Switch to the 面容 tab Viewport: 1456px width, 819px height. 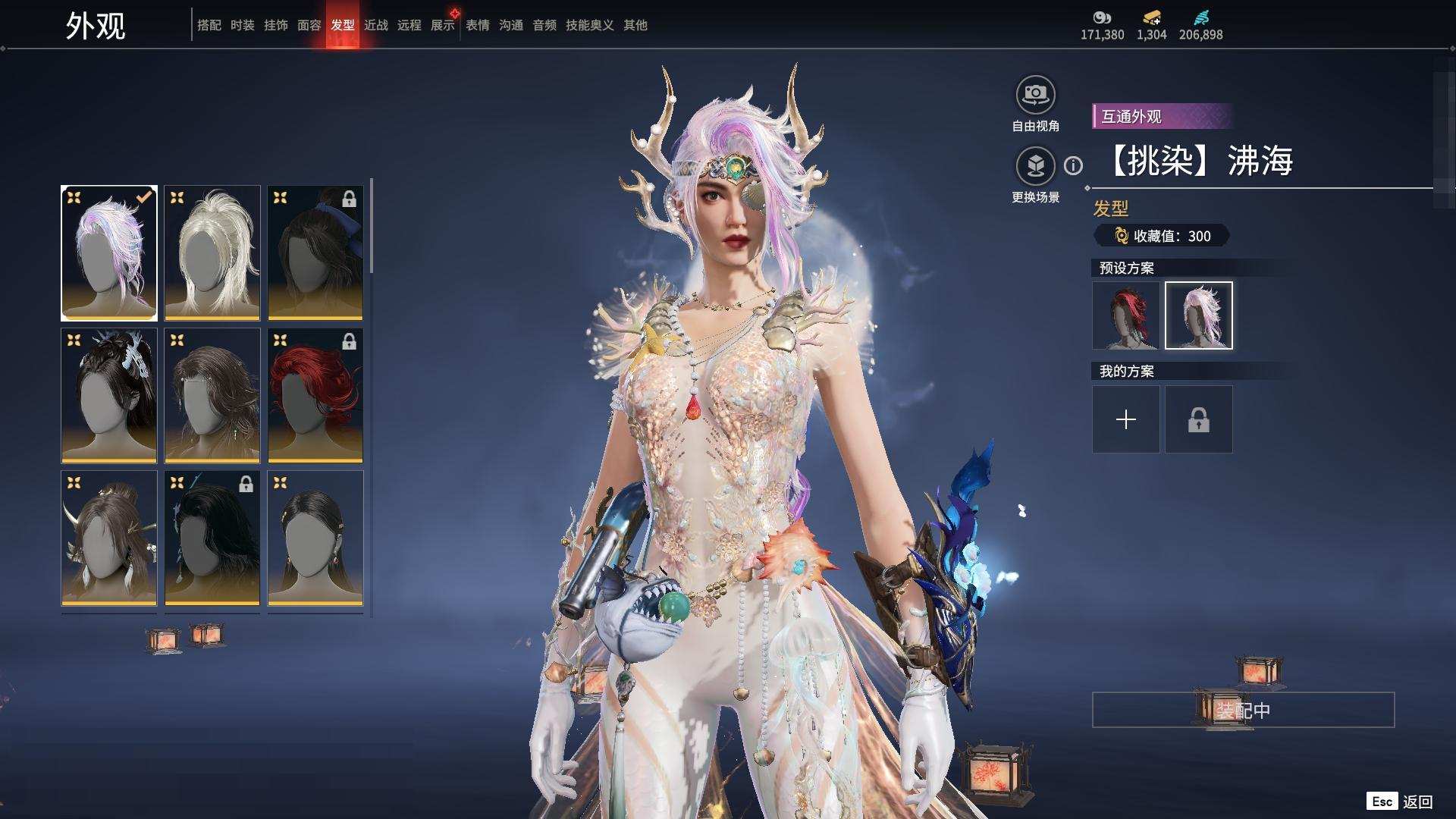(309, 25)
